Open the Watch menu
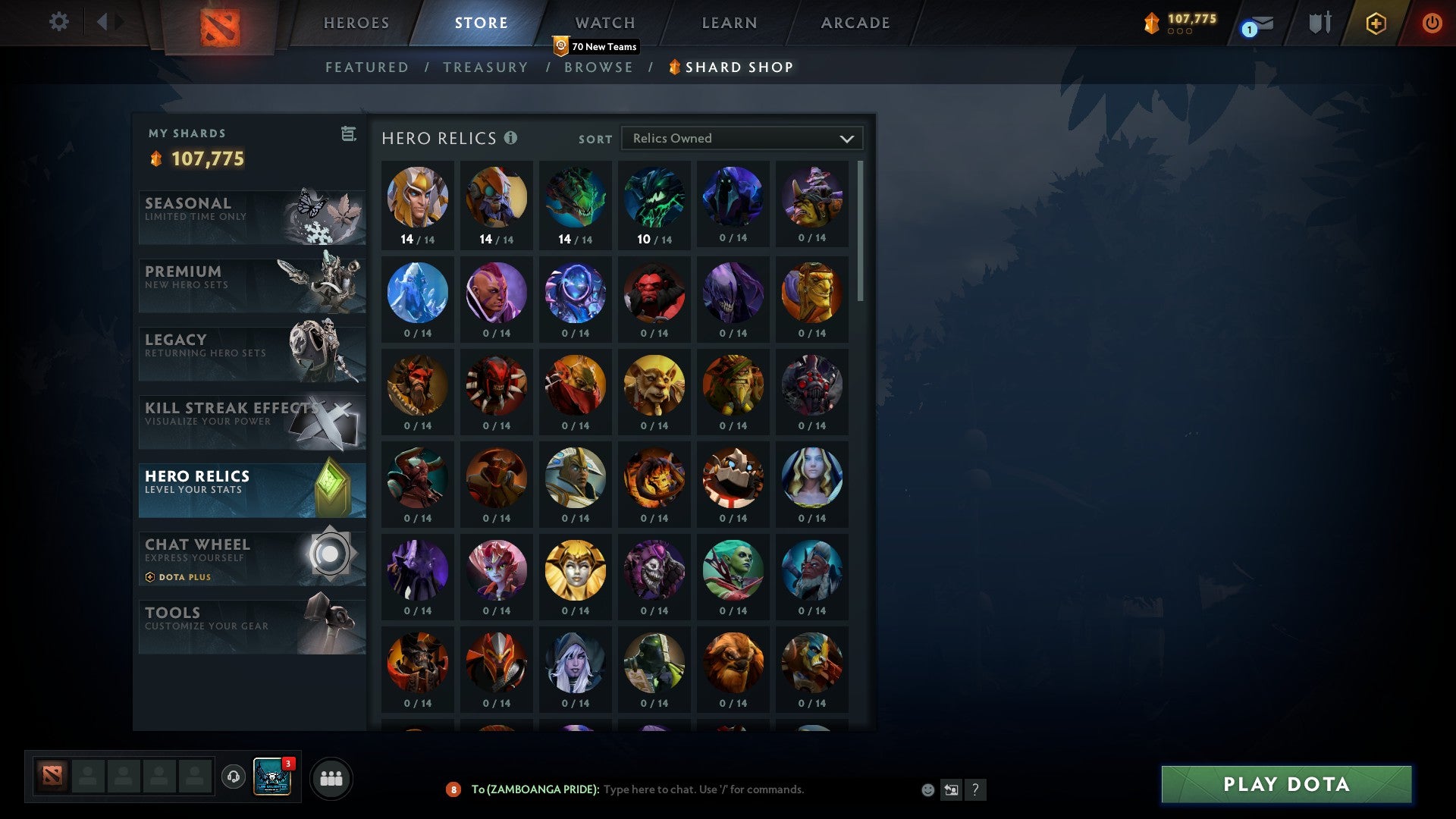 [x=605, y=23]
